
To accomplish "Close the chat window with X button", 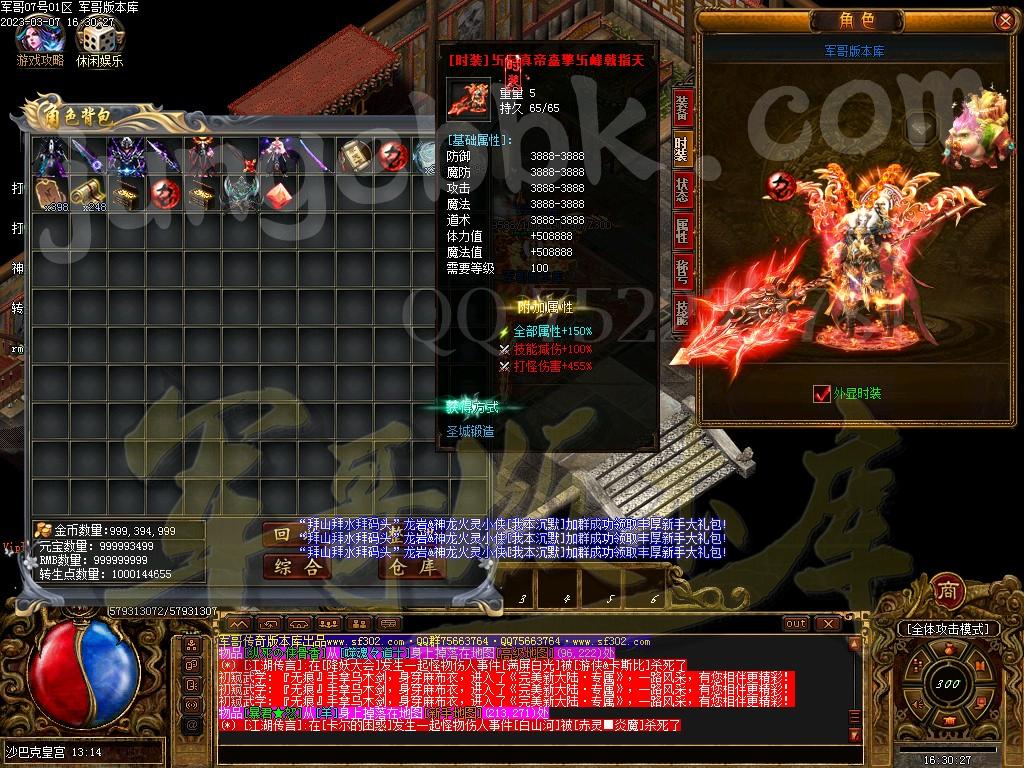I will 828,623.
